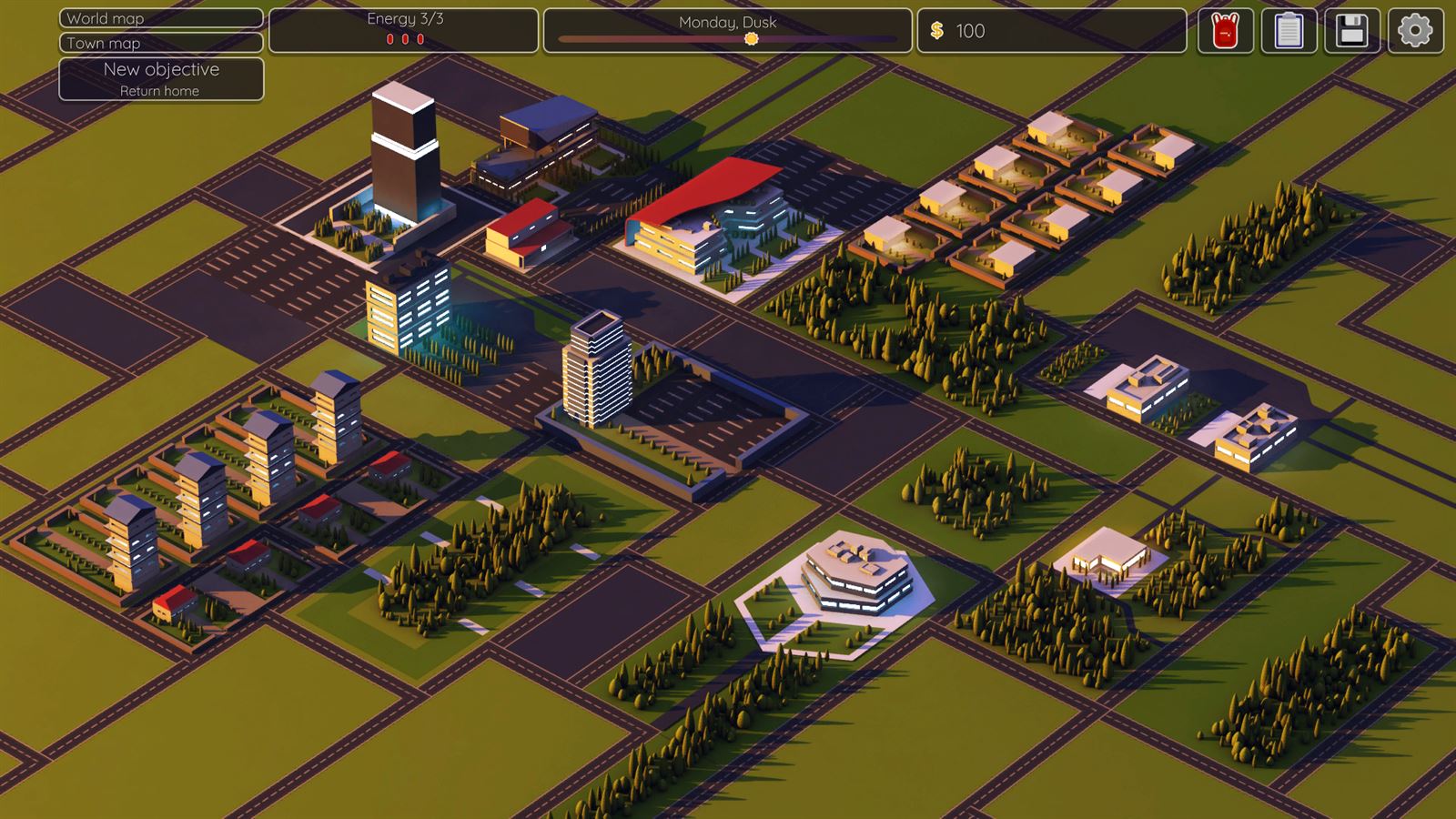
Task: Open the clipboard notes
Action: [1289, 31]
